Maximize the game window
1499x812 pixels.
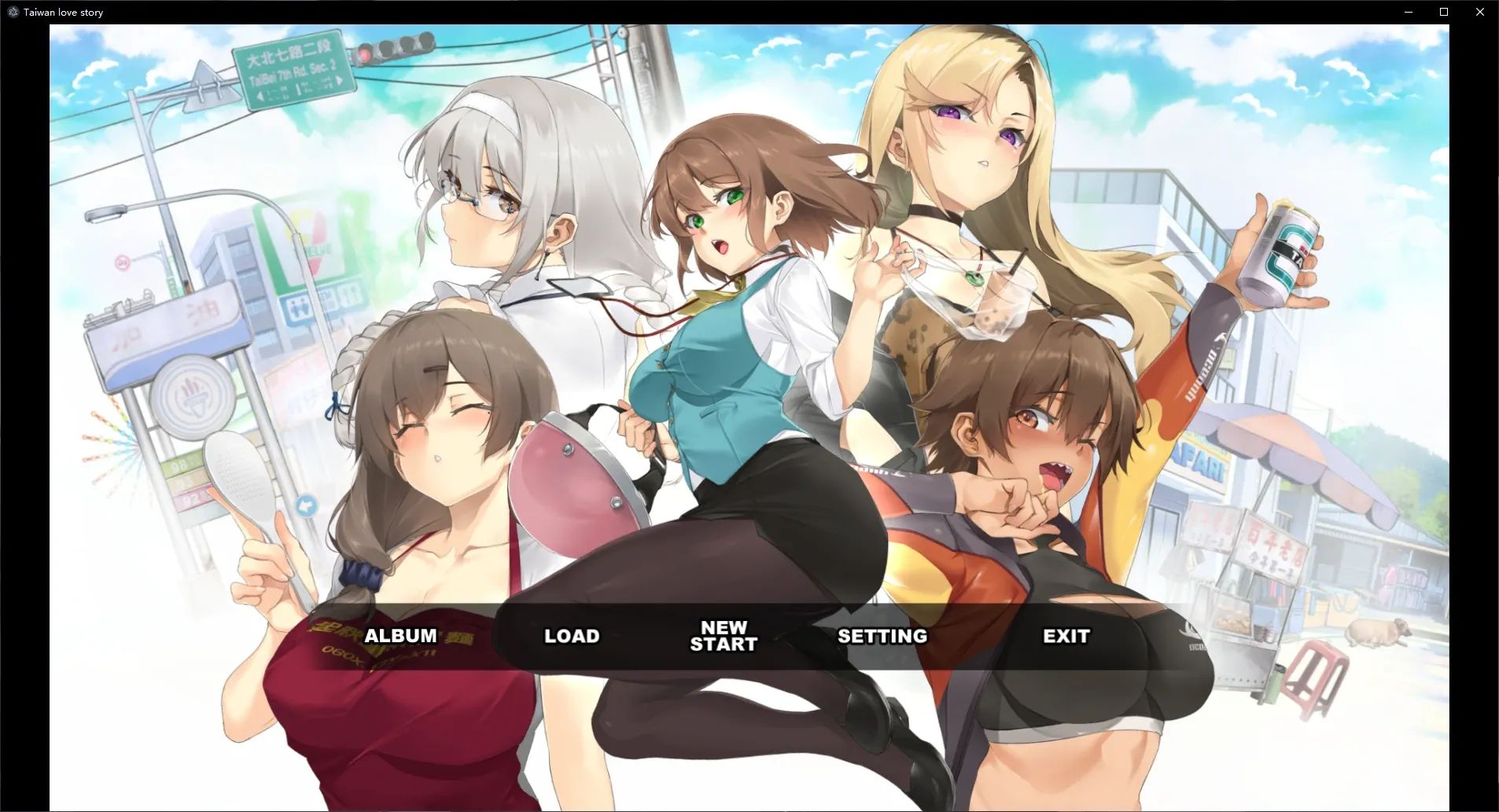pos(1443,12)
